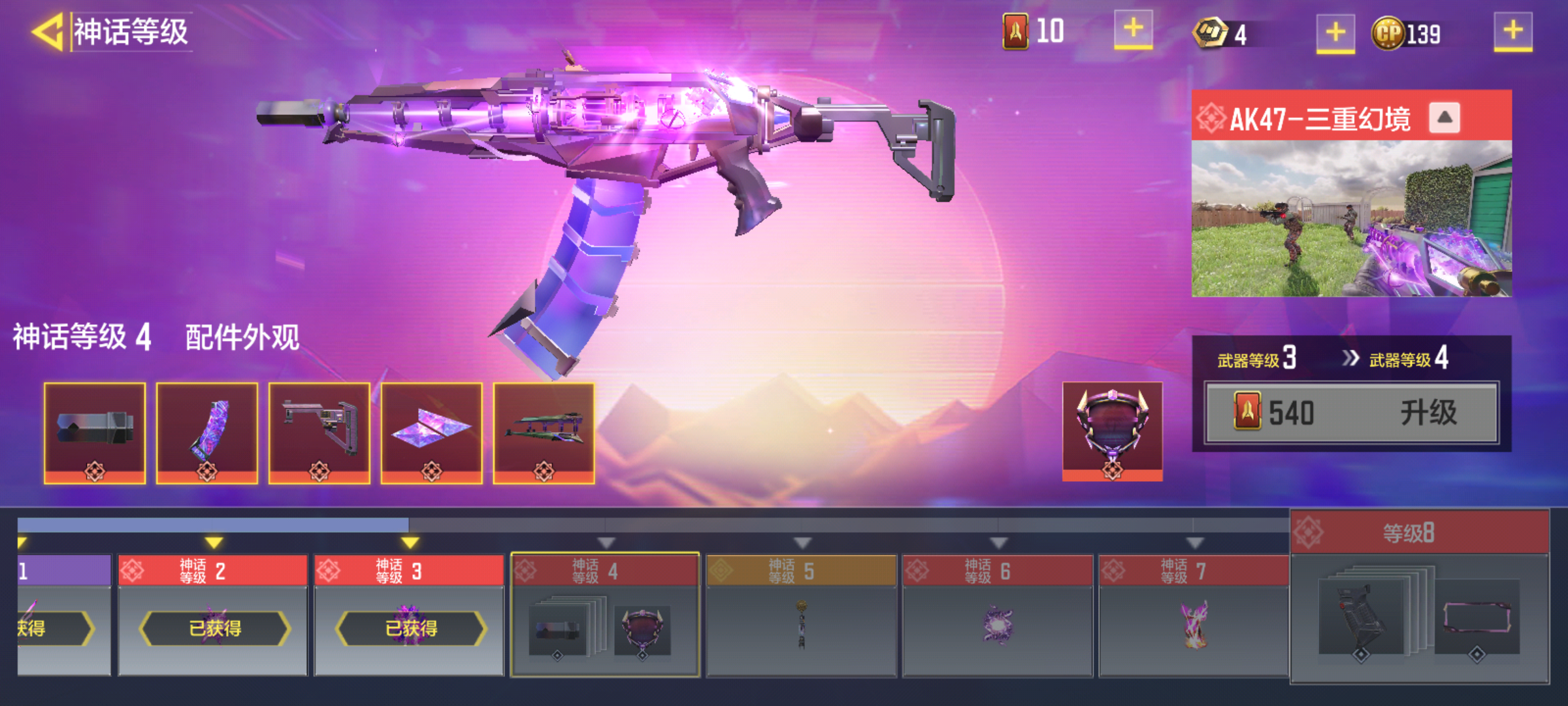Upgrade weapon with the 540 升级 button
The image size is (1568, 706).
(x=1351, y=413)
